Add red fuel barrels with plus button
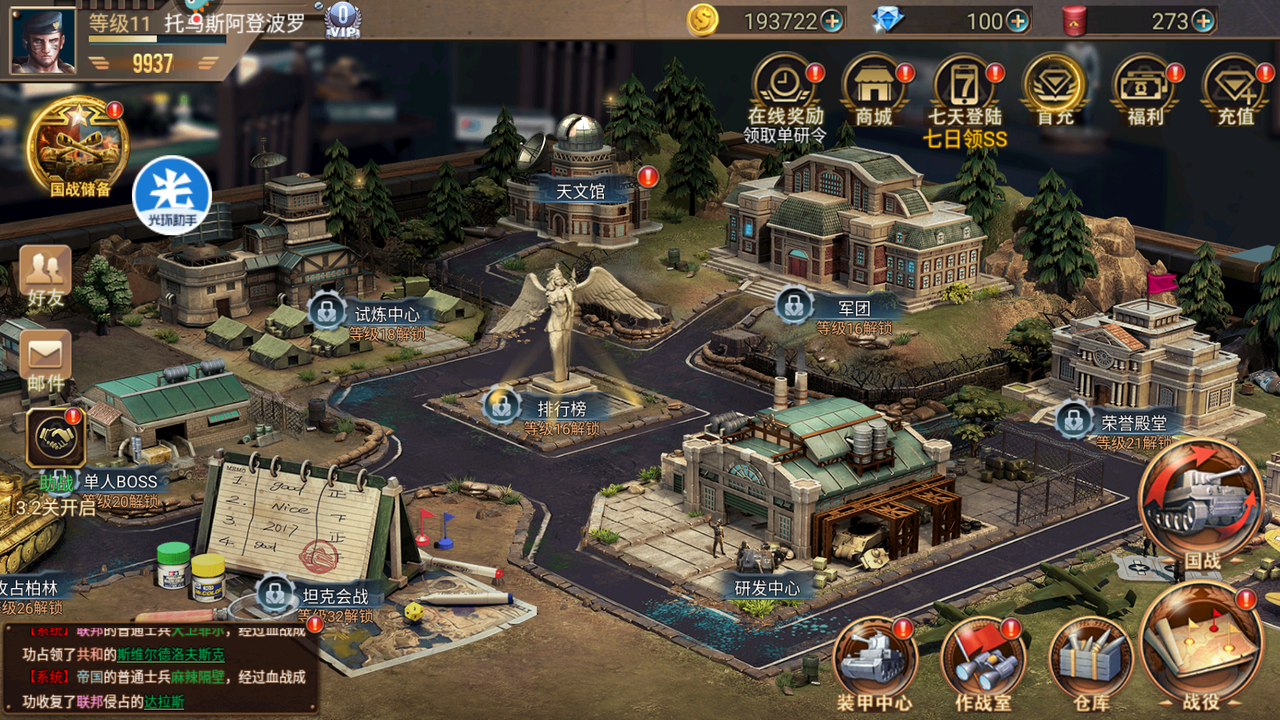 (1202, 21)
